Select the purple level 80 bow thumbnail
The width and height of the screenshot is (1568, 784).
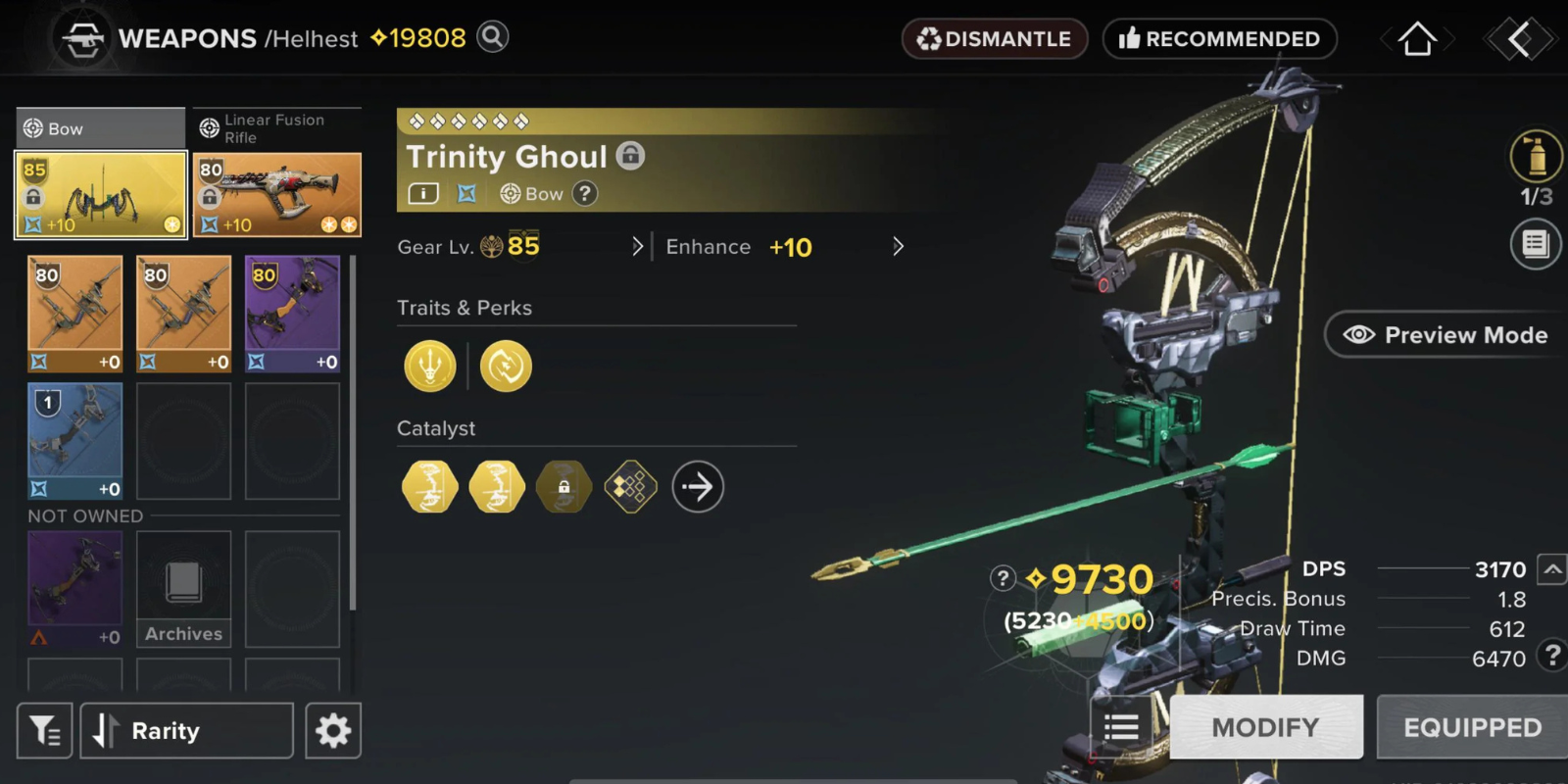(292, 312)
